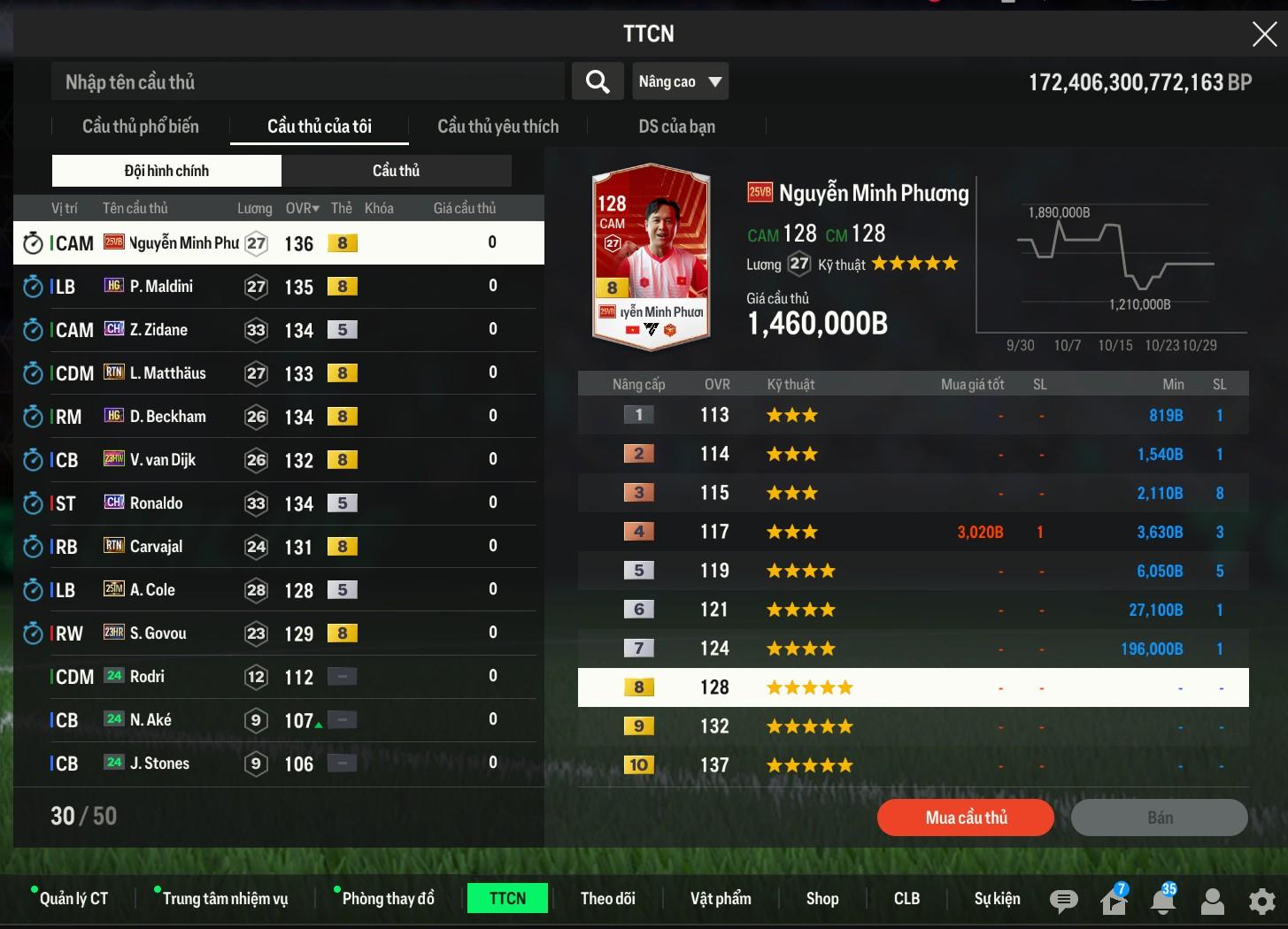Pick the Rodri player row
The image size is (1288, 929).
tap(148, 677)
